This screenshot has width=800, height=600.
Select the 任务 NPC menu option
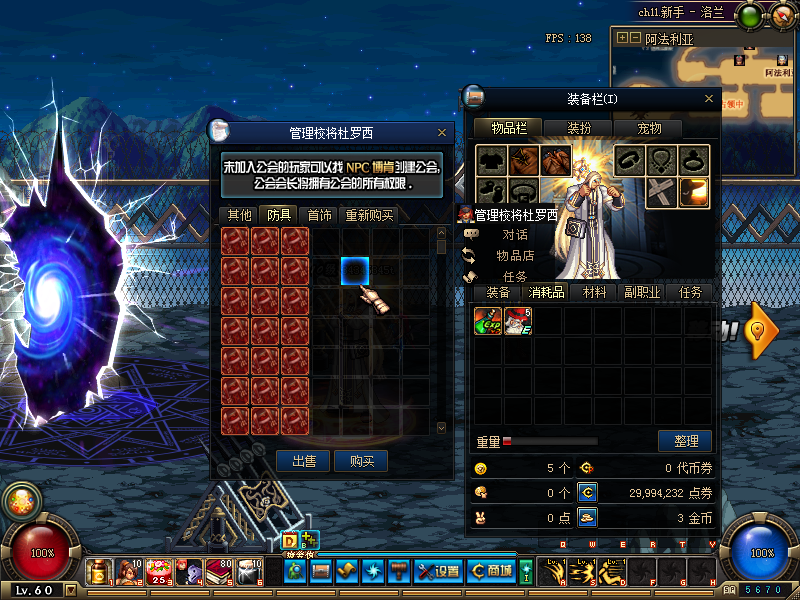(x=515, y=277)
